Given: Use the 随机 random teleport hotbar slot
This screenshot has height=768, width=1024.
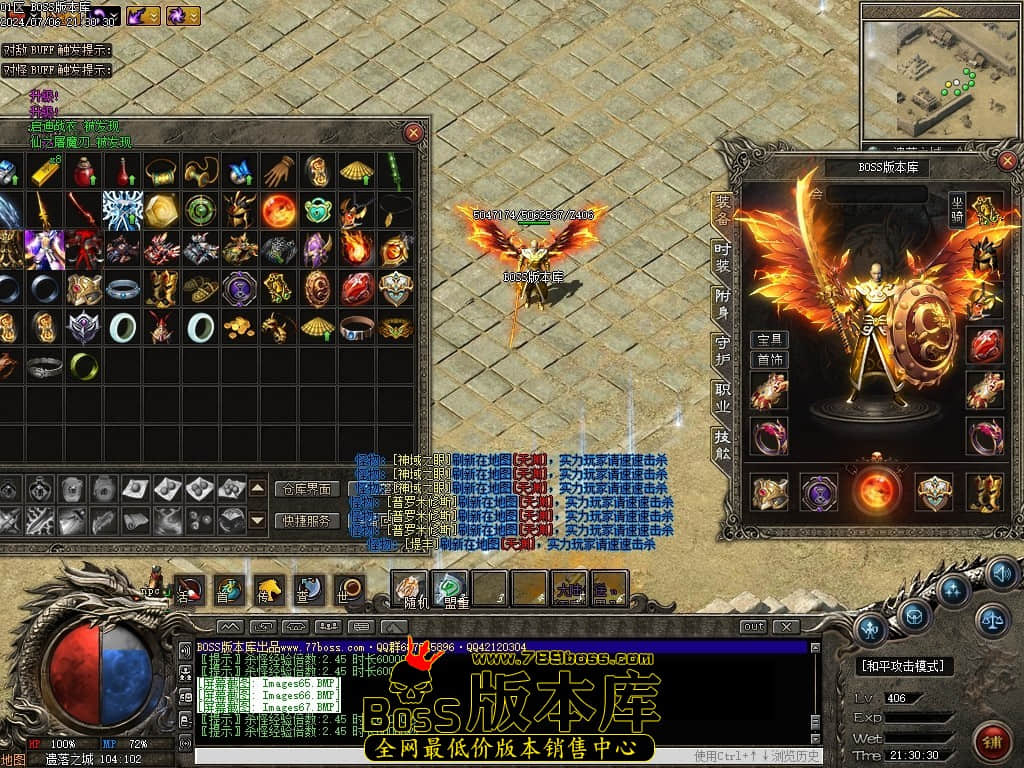Looking at the screenshot, I should point(411,588).
